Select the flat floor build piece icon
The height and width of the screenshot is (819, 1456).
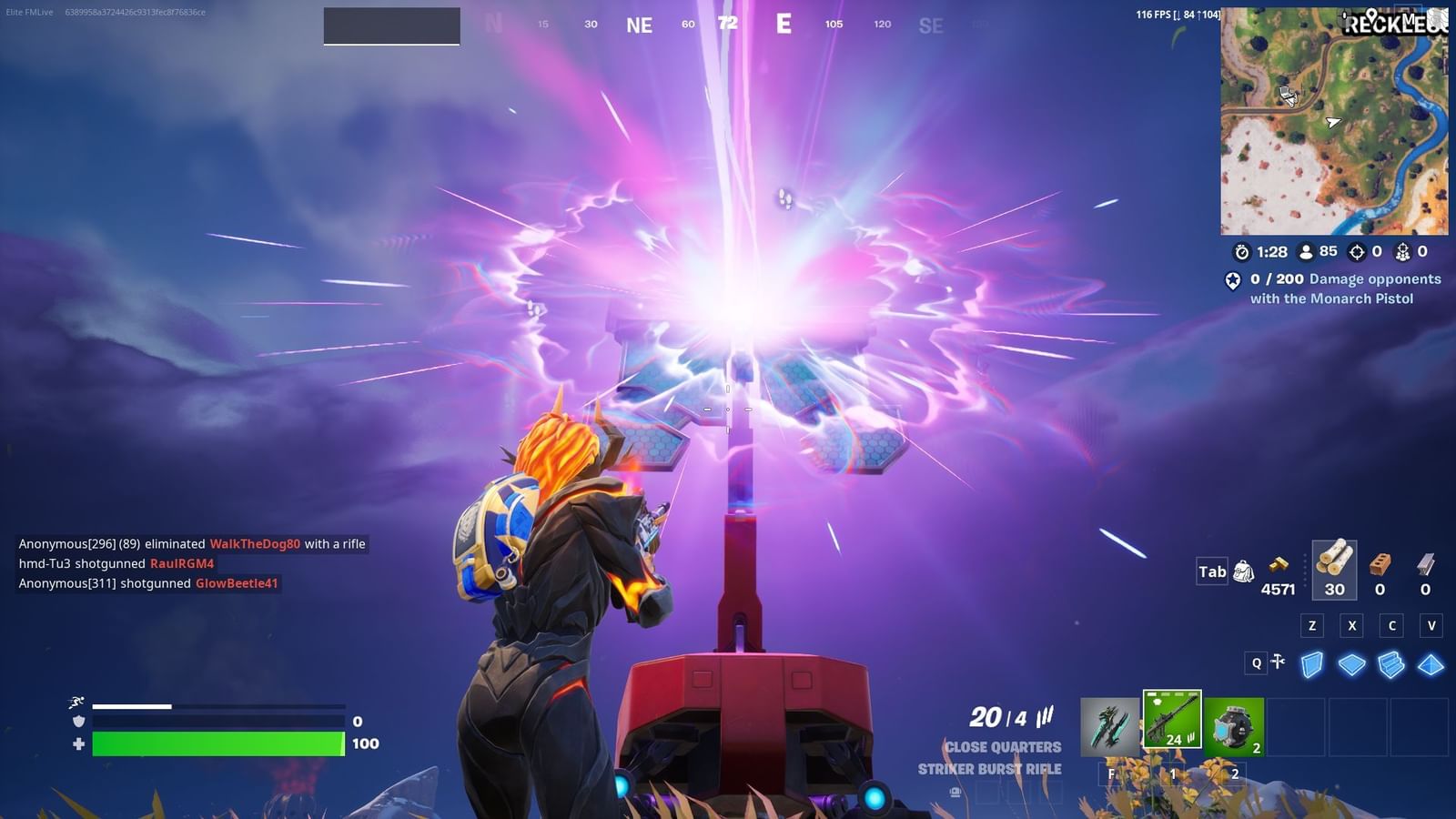[1351, 666]
